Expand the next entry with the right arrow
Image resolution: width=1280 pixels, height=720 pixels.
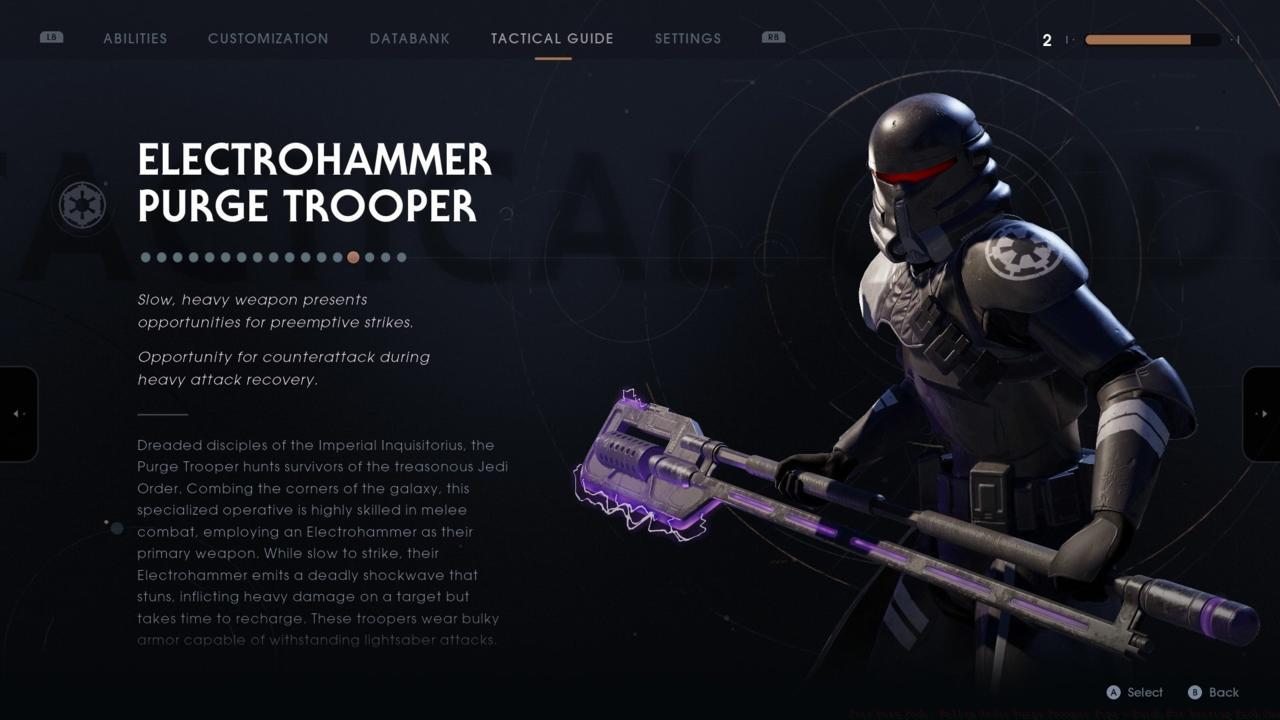(1262, 413)
